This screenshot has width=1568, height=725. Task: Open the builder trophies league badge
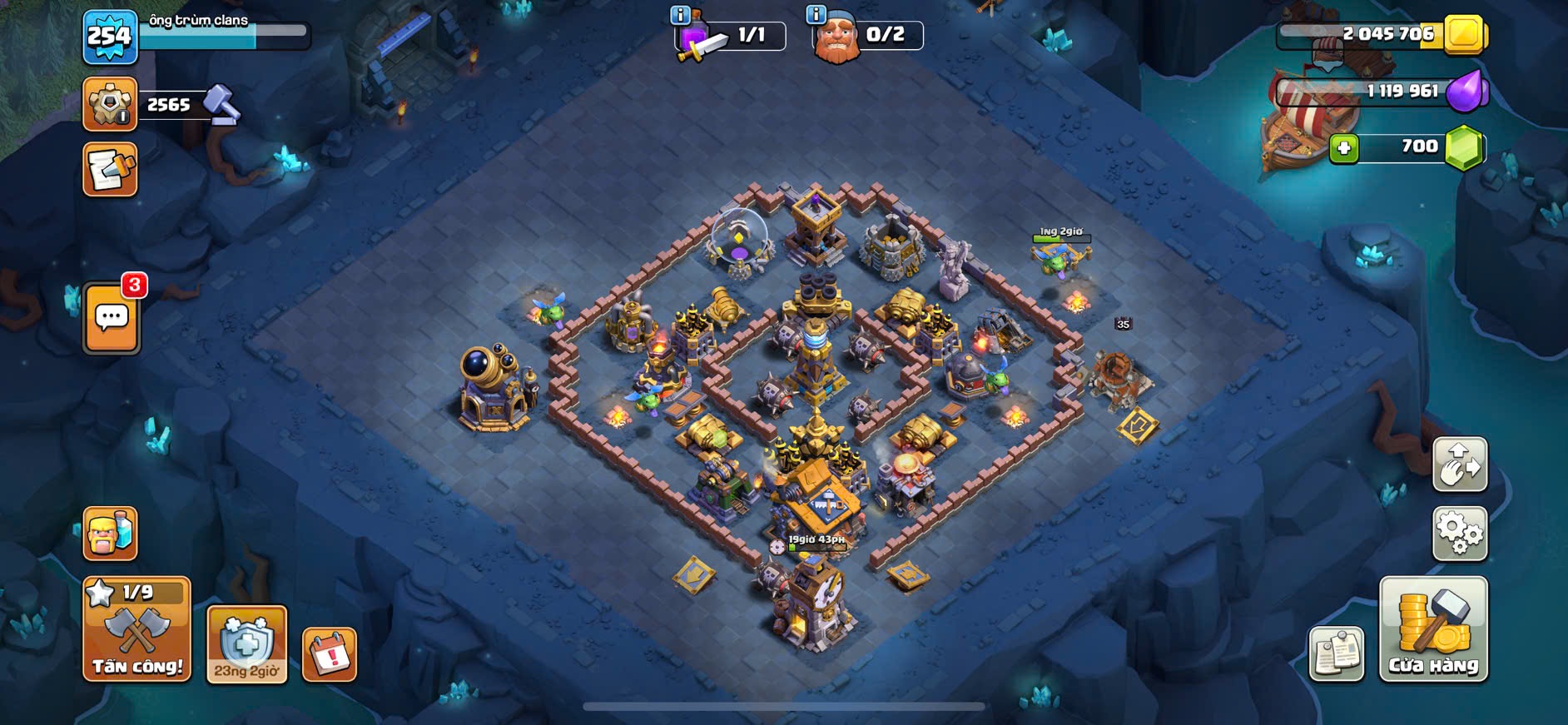(110, 105)
